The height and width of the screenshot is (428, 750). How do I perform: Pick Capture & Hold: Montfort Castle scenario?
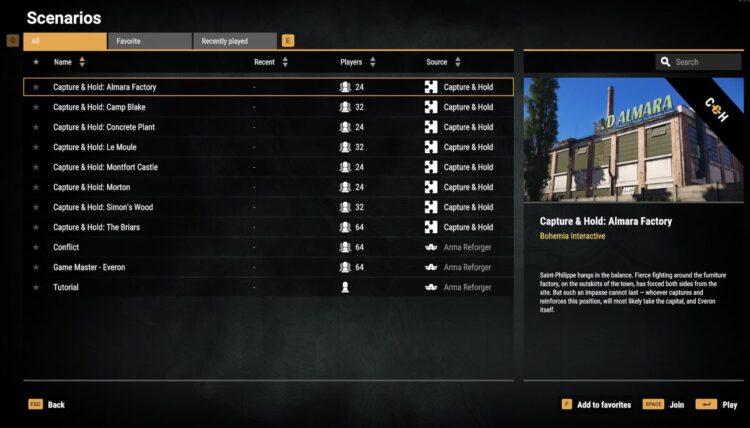click(105, 167)
